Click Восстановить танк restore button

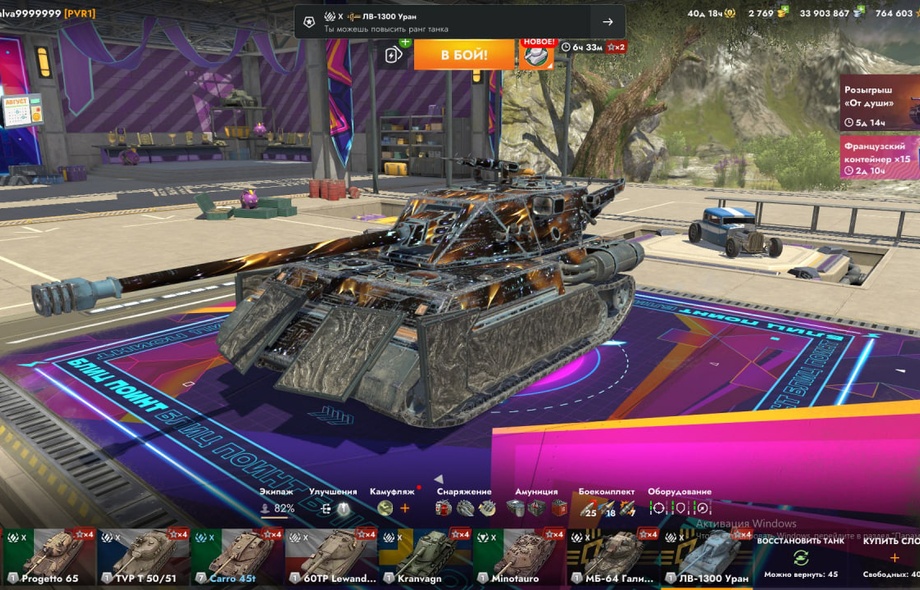pos(800,557)
